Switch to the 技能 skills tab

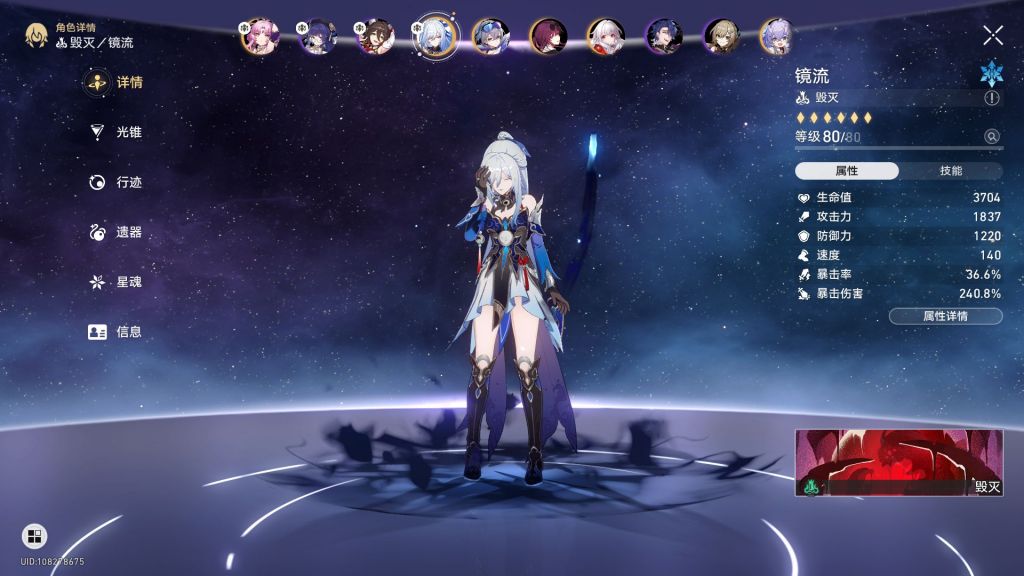[950, 171]
